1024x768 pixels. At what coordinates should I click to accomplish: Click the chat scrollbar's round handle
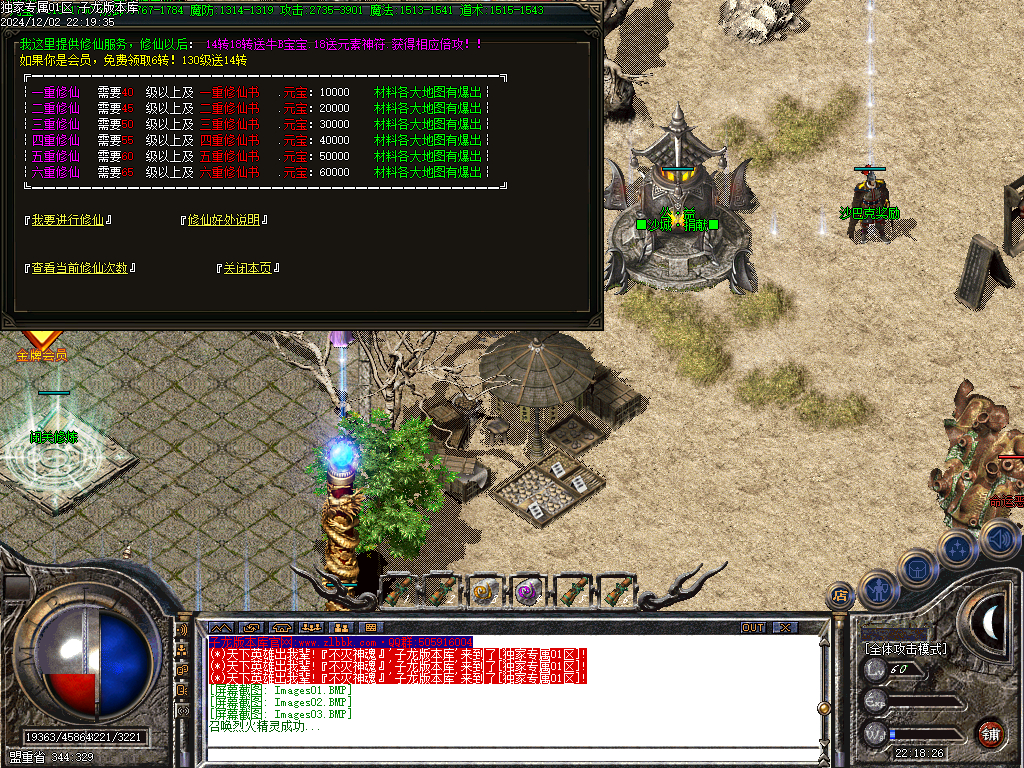[823, 708]
